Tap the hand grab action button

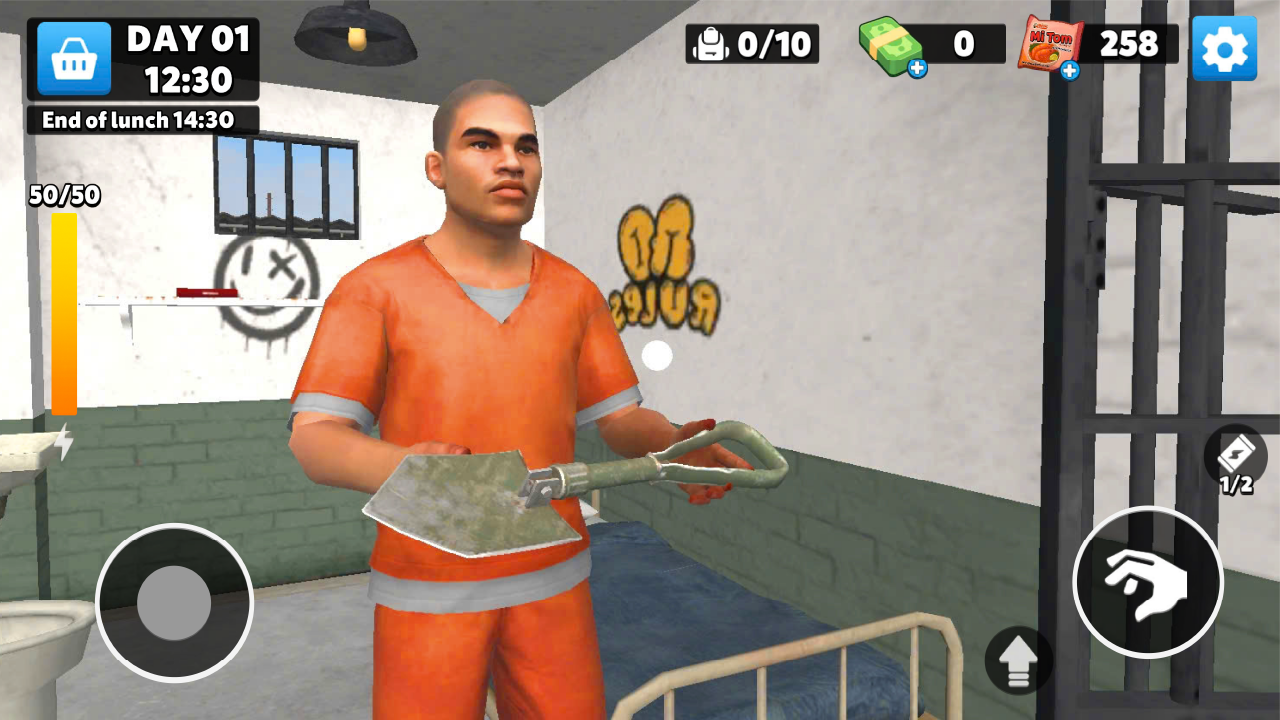pyautogui.click(x=1147, y=582)
